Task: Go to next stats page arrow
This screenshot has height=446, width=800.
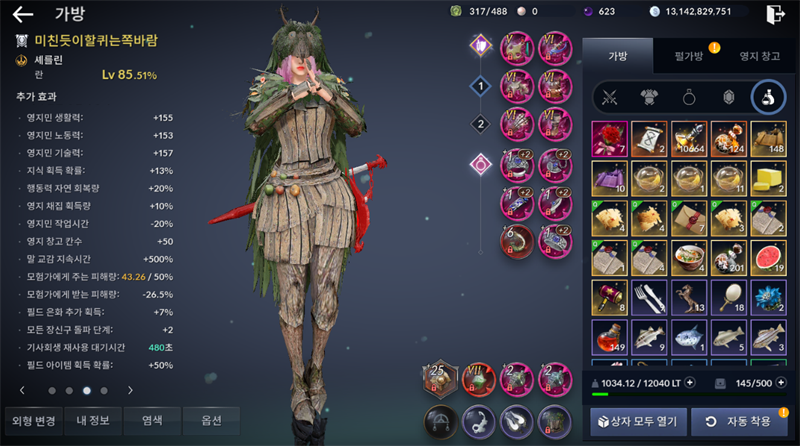Action: [x=130, y=390]
